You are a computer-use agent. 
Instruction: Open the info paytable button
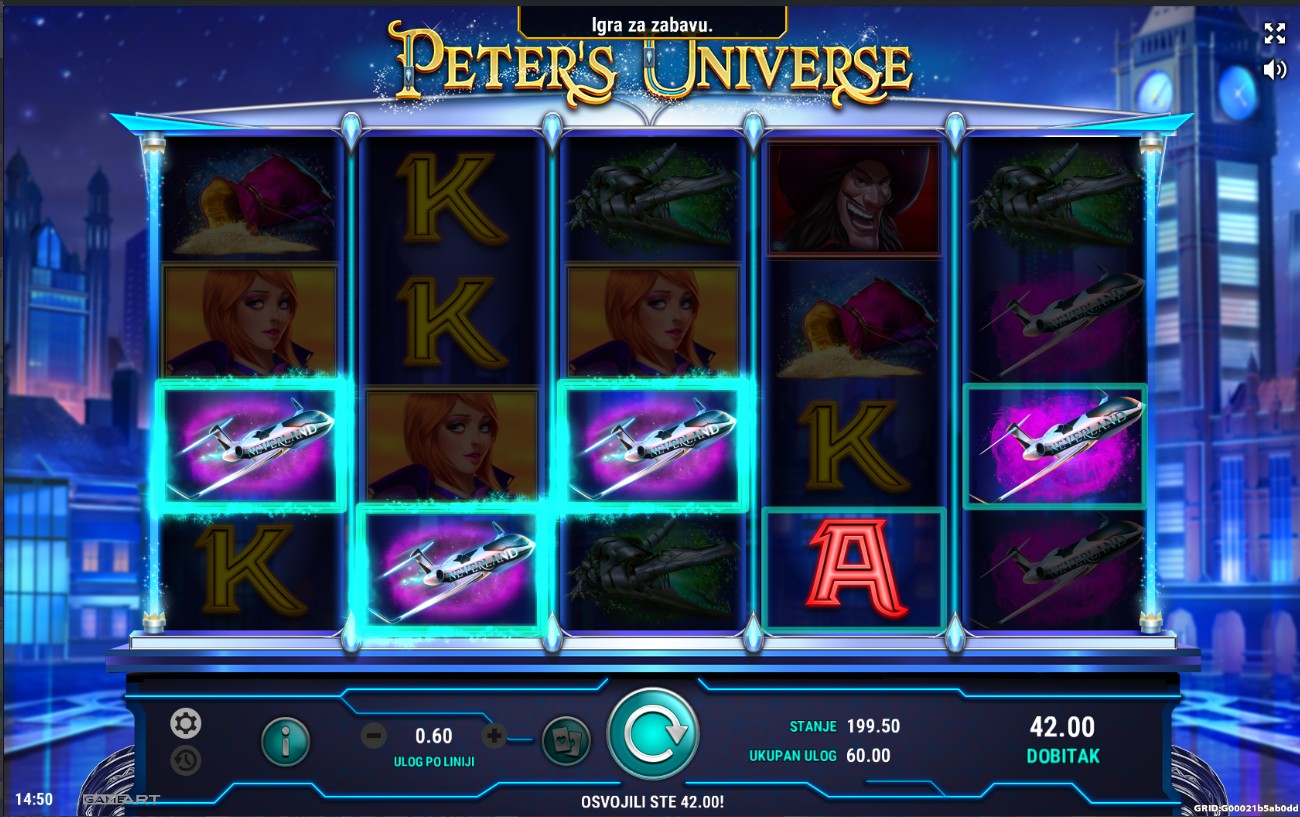pyautogui.click(x=286, y=741)
